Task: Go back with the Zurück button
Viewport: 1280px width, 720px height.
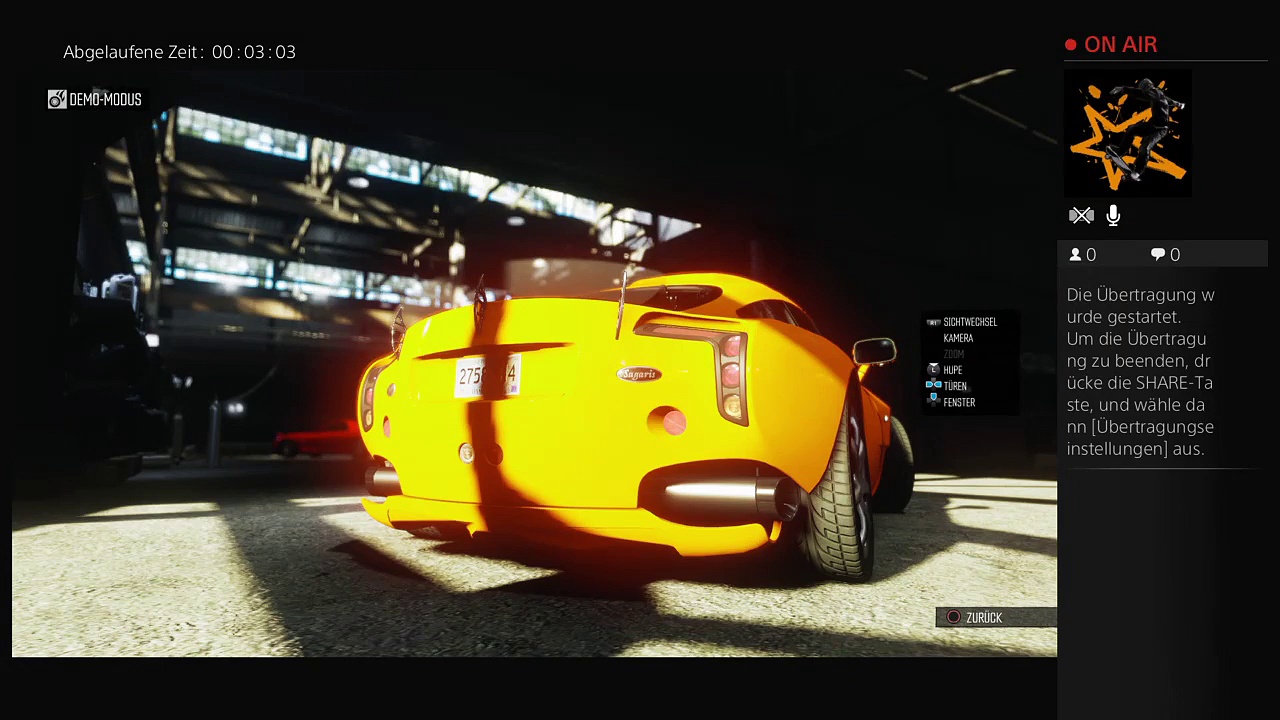Action: pyautogui.click(x=983, y=618)
